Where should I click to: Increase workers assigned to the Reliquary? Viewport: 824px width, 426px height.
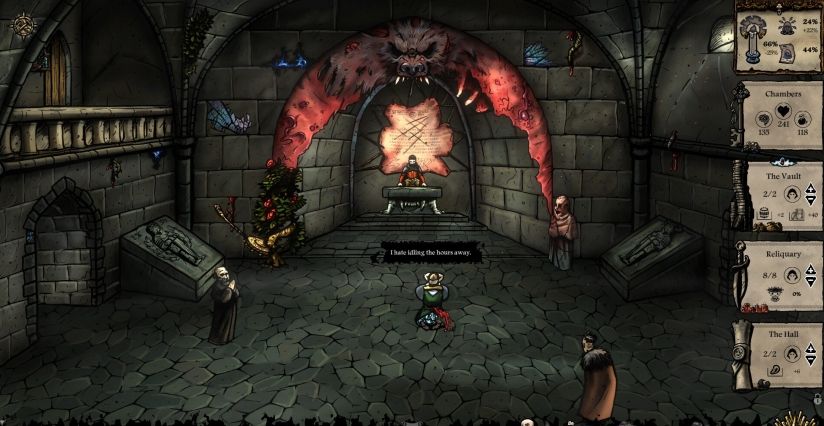click(x=812, y=269)
